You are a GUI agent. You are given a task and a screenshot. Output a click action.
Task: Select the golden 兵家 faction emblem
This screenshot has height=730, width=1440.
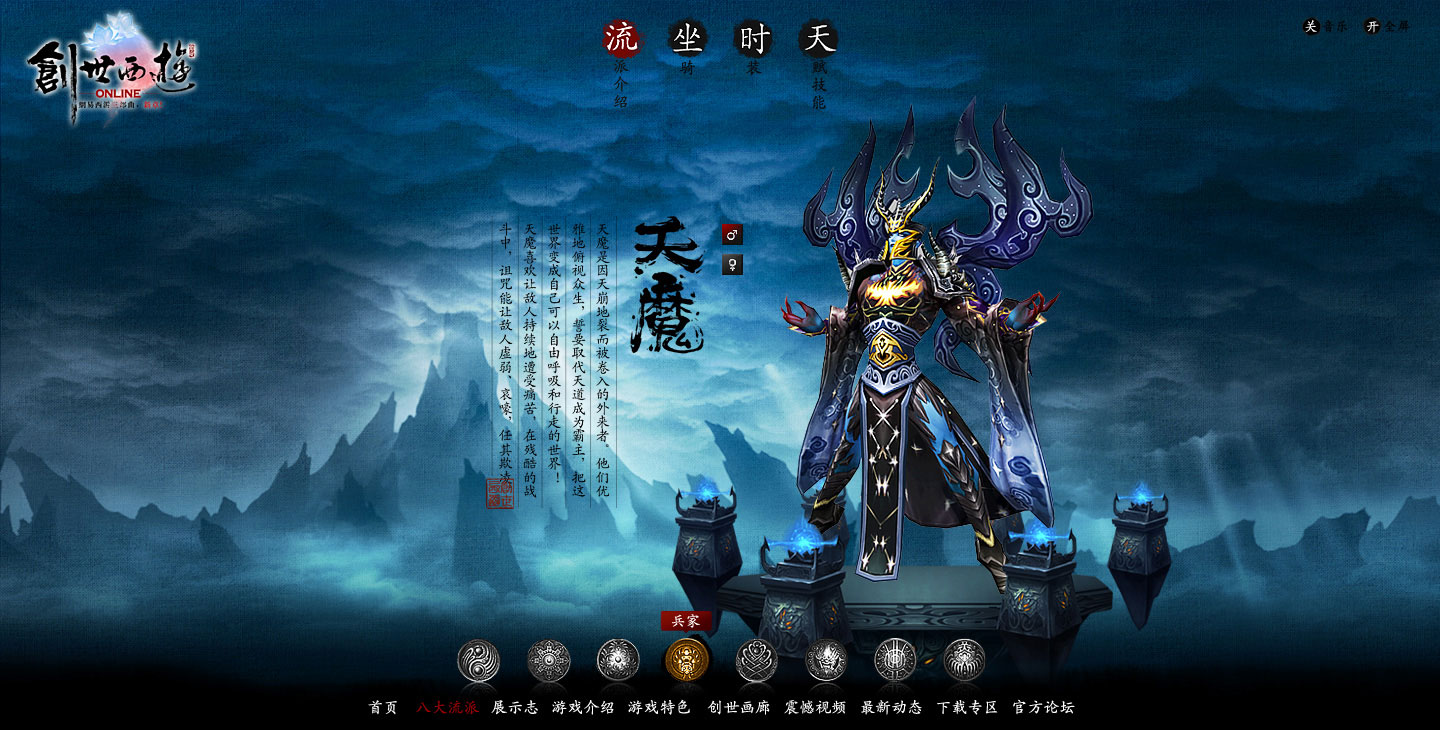[x=687, y=660]
